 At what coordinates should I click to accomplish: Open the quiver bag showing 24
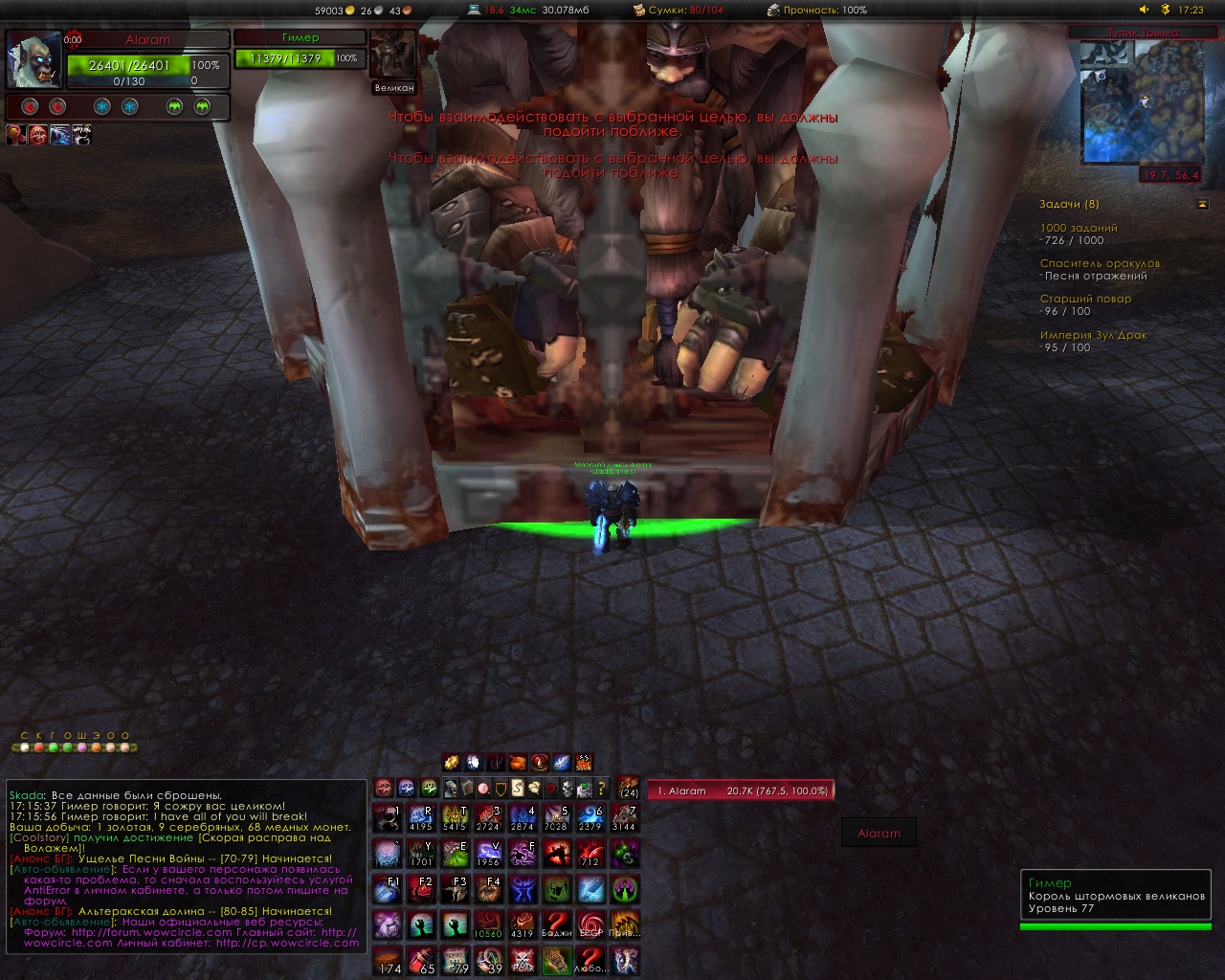point(629,787)
